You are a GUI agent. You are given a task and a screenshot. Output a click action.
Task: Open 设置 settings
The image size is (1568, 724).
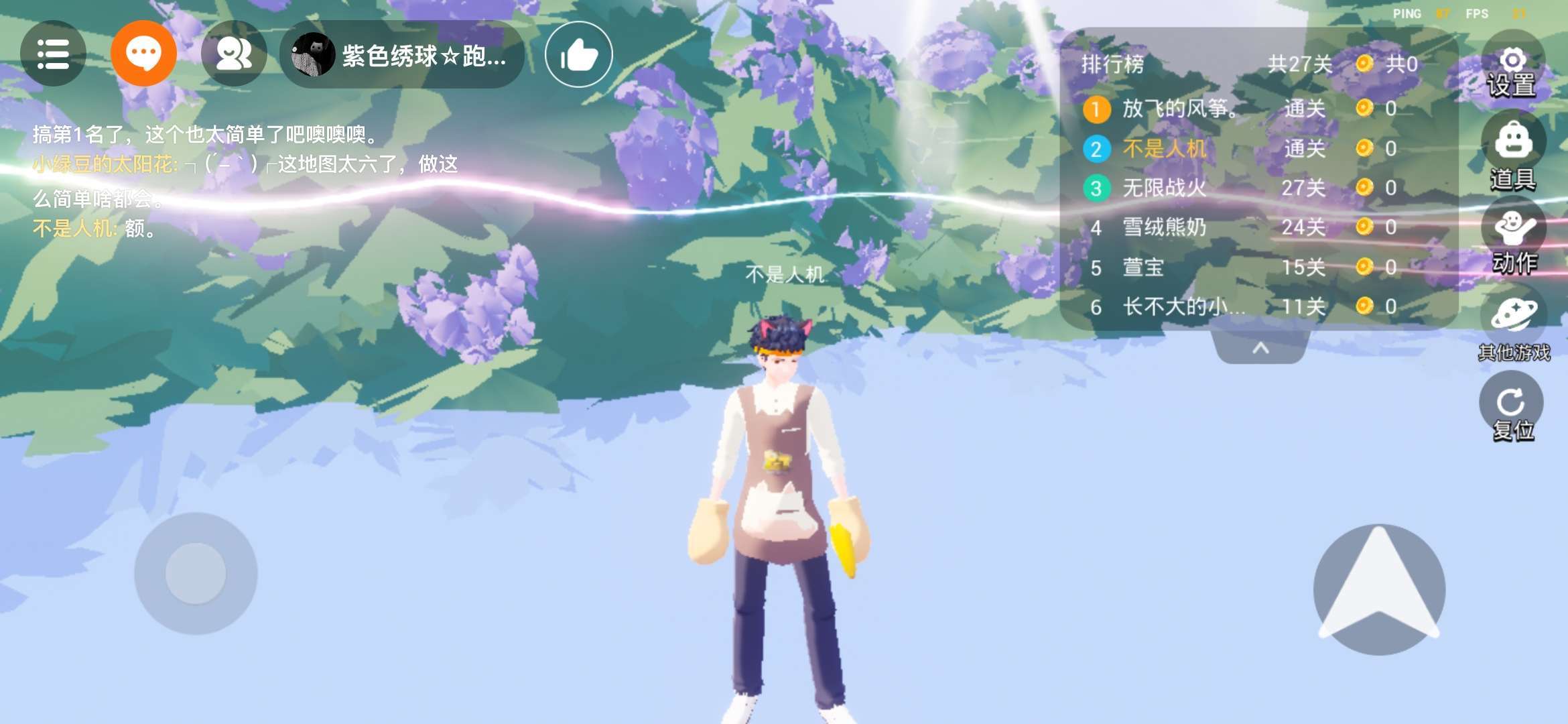pyautogui.click(x=1512, y=72)
